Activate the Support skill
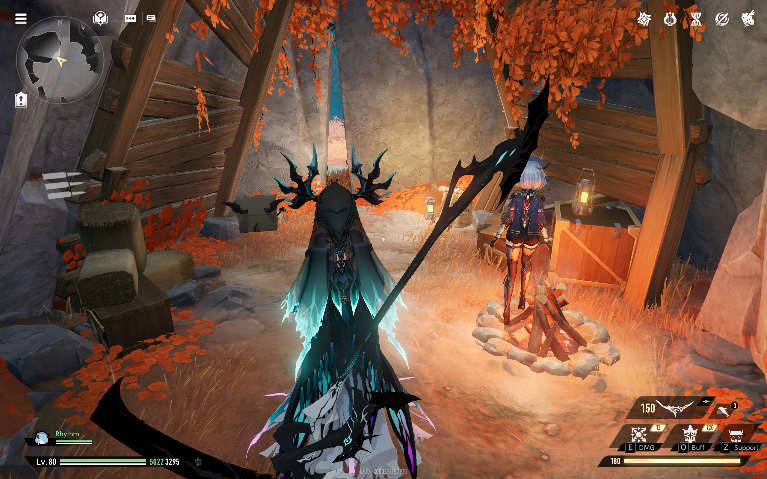Screen dimensions: 767x479 point(738,437)
